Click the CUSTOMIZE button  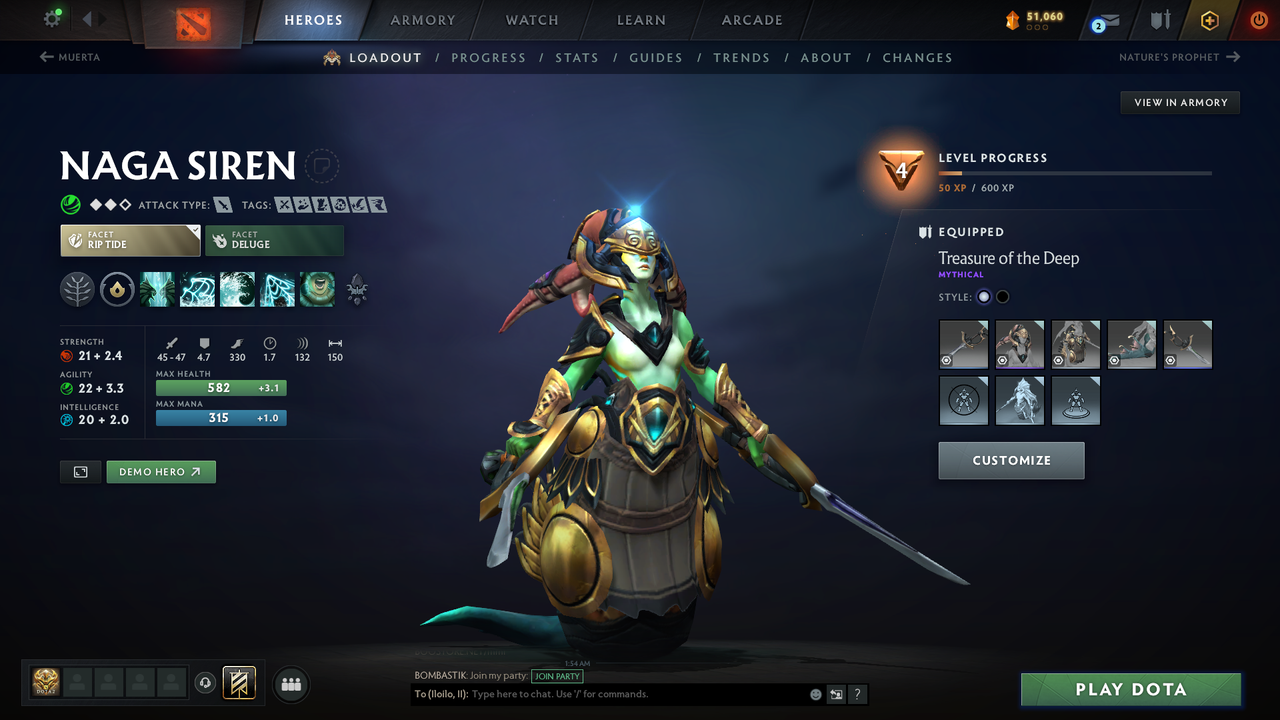(1011, 460)
